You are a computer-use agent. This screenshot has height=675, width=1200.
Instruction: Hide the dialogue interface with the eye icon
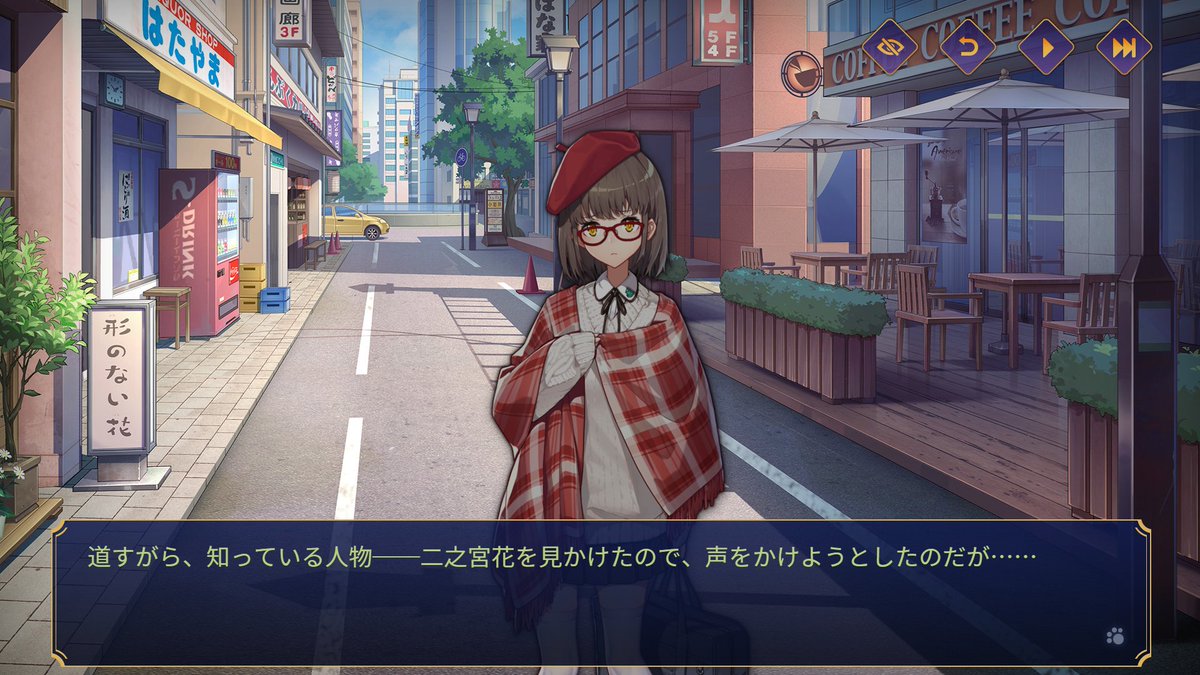pyautogui.click(x=889, y=47)
